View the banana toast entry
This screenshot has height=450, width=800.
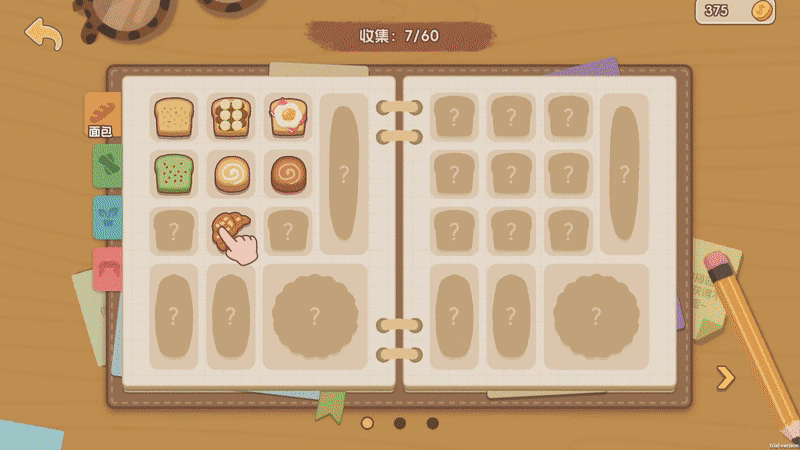tap(231, 117)
